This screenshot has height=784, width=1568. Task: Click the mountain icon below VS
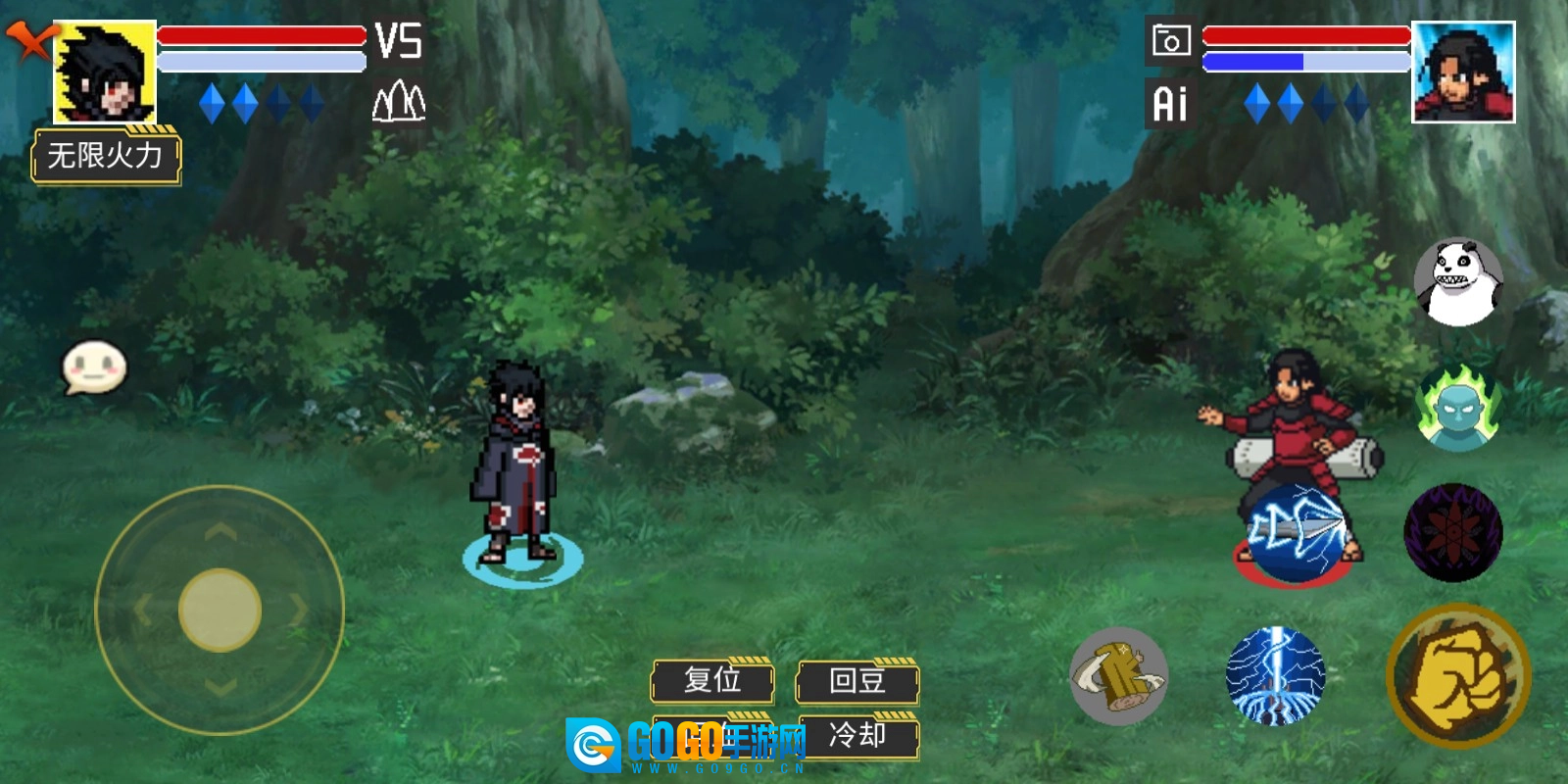[x=399, y=101]
